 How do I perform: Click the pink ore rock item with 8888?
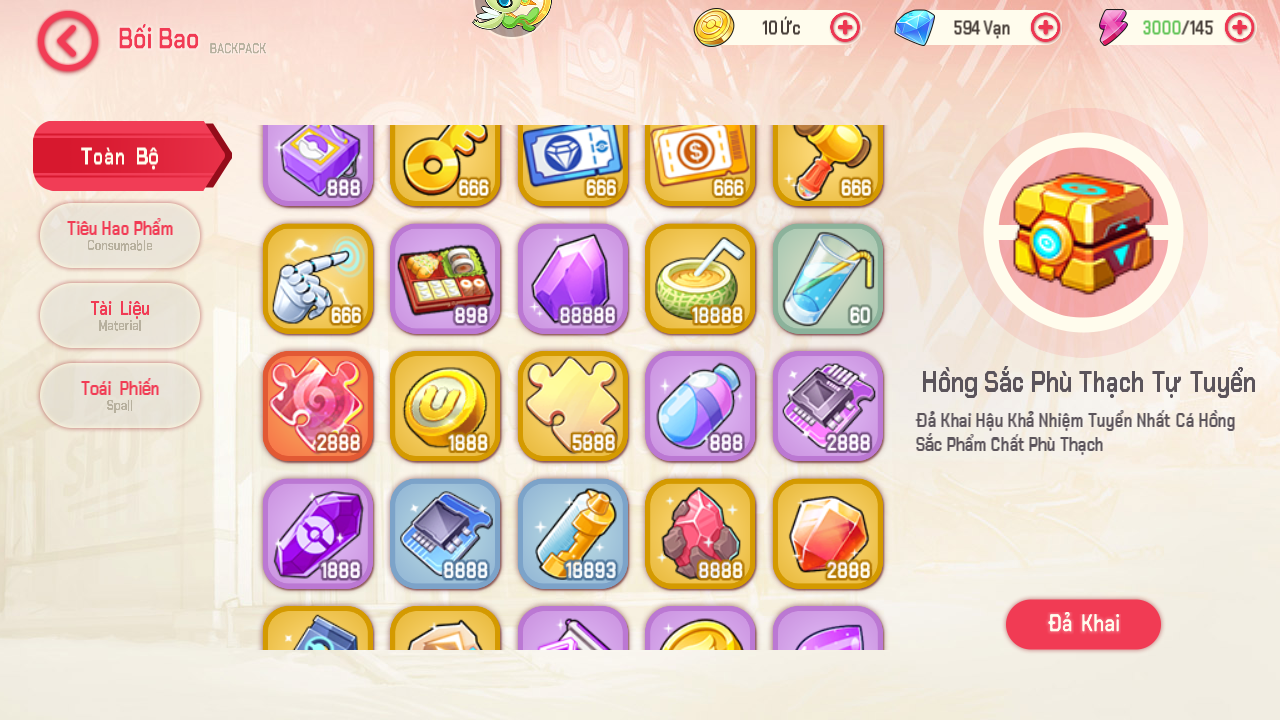click(700, 534)
